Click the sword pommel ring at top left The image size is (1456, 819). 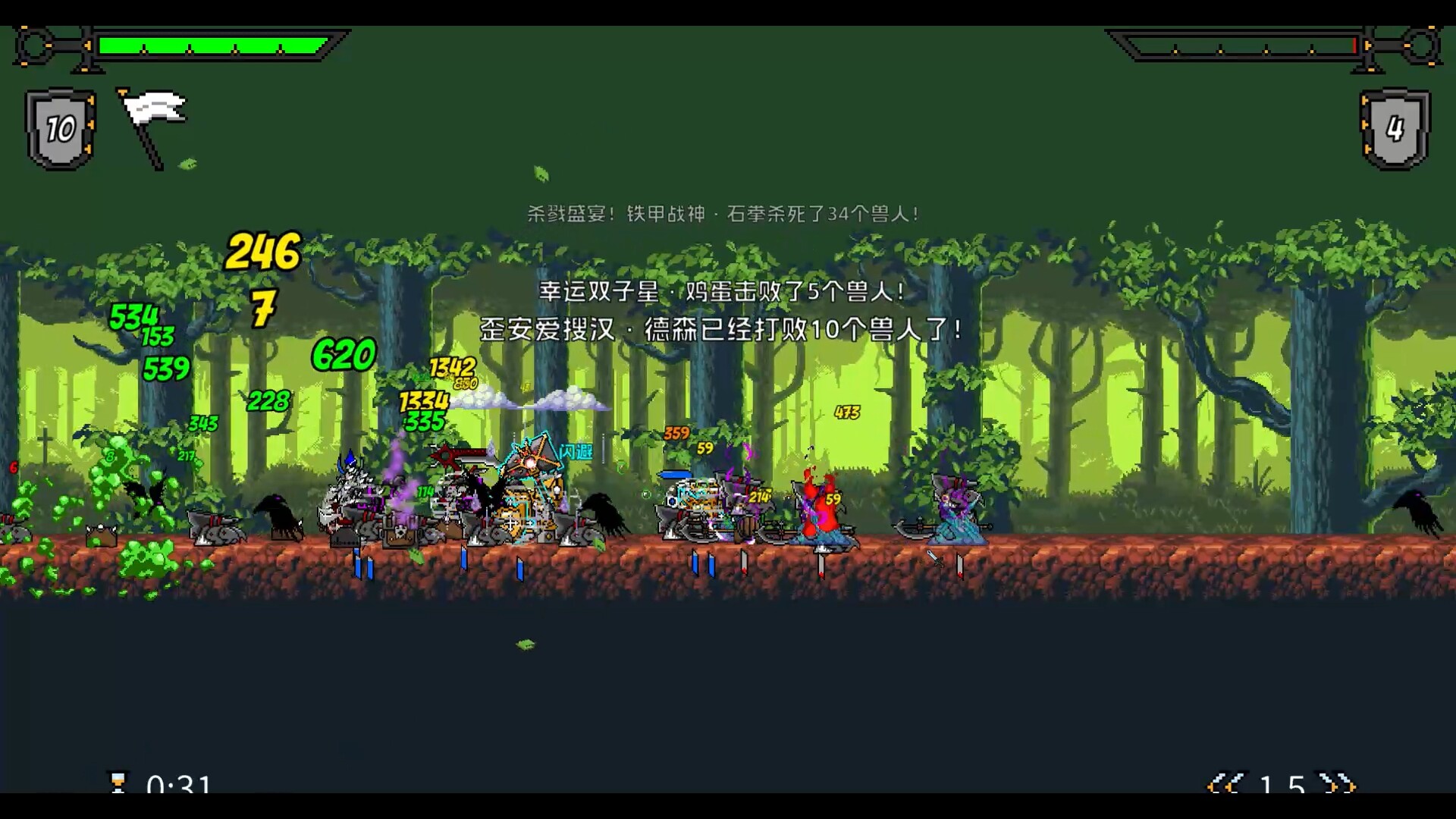point(34,44)
